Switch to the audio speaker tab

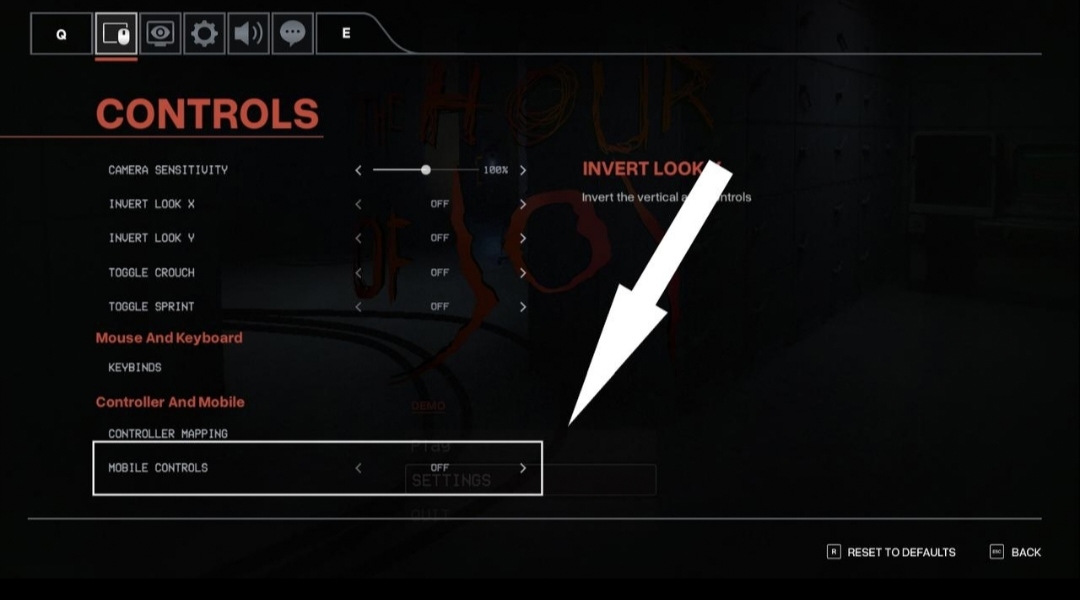coord(248,34)
